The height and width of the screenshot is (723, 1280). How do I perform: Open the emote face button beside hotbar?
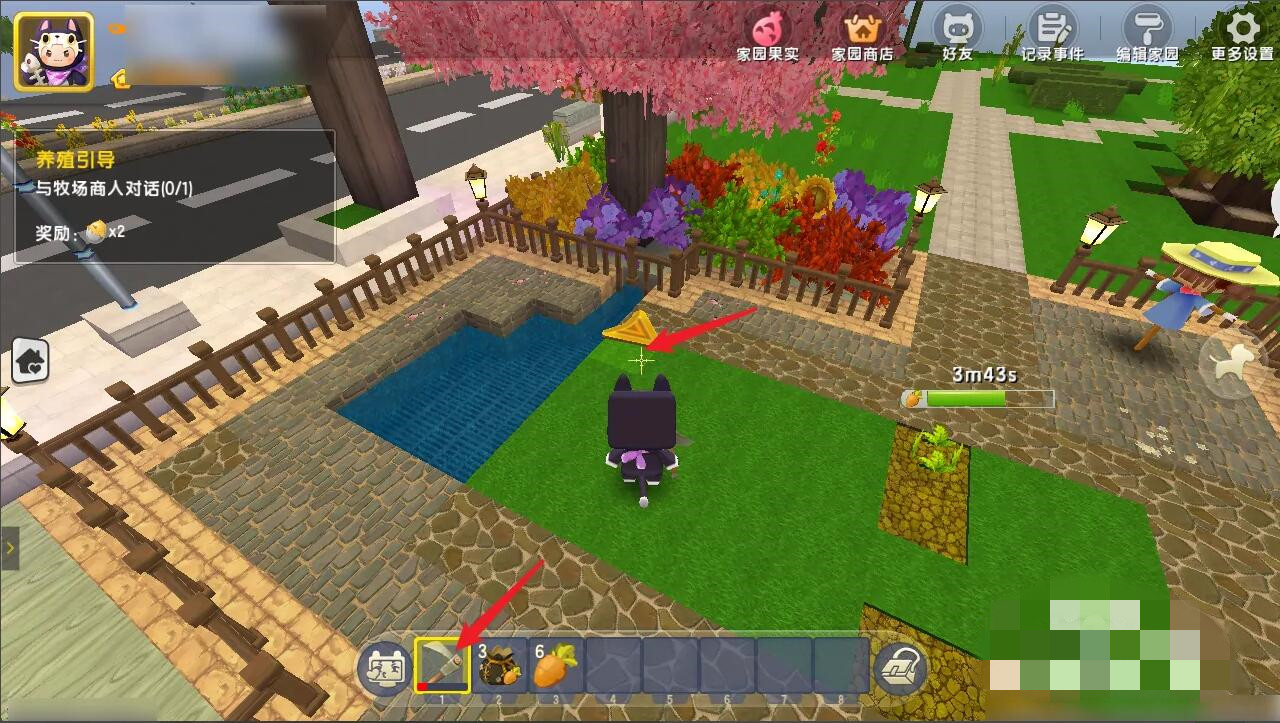(384, 667)
